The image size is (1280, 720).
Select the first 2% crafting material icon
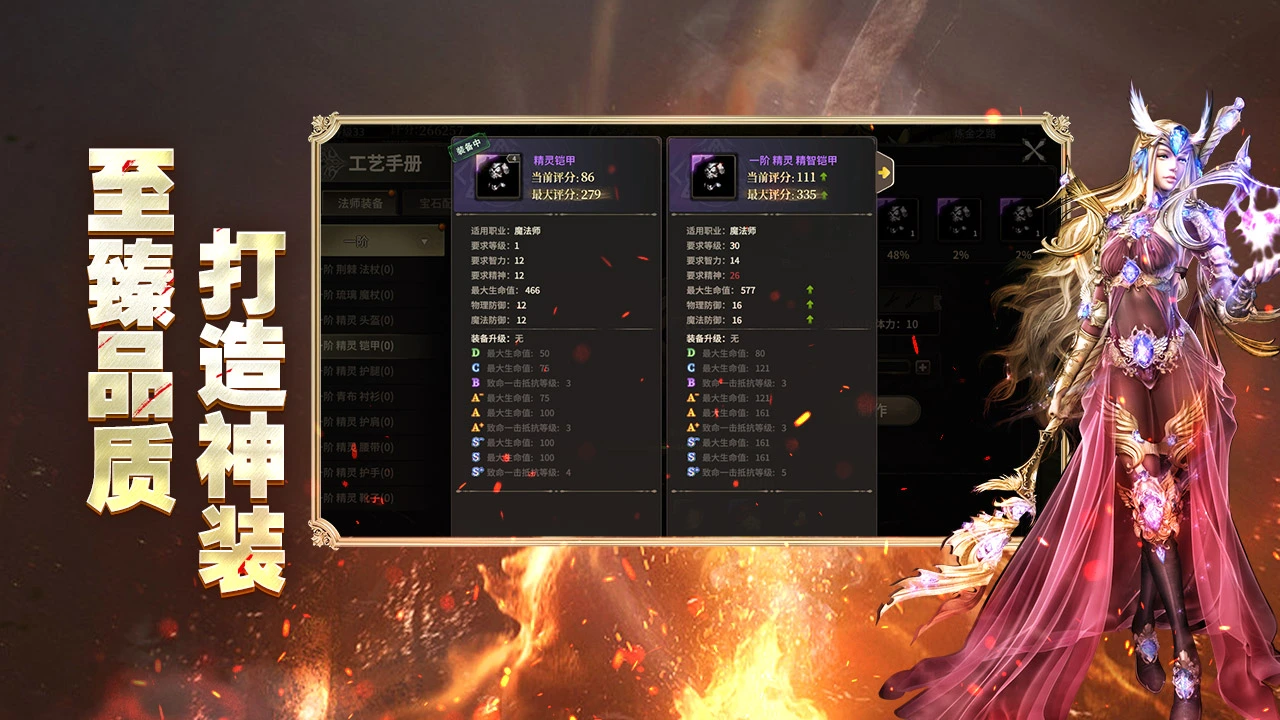click(960, 218)
